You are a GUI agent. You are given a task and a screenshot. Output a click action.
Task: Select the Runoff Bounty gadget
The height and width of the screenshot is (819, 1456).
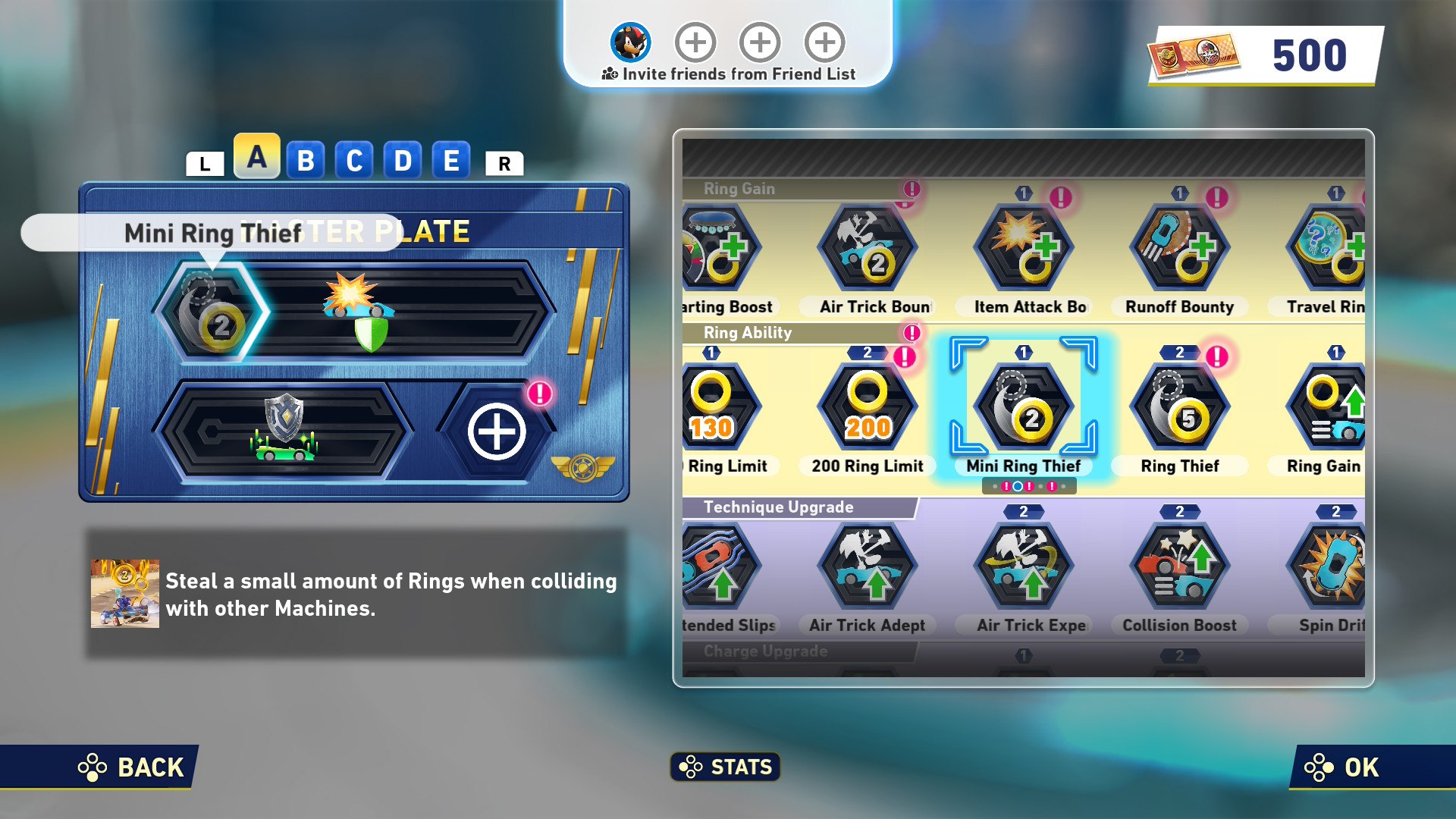tap(1180, 249)
